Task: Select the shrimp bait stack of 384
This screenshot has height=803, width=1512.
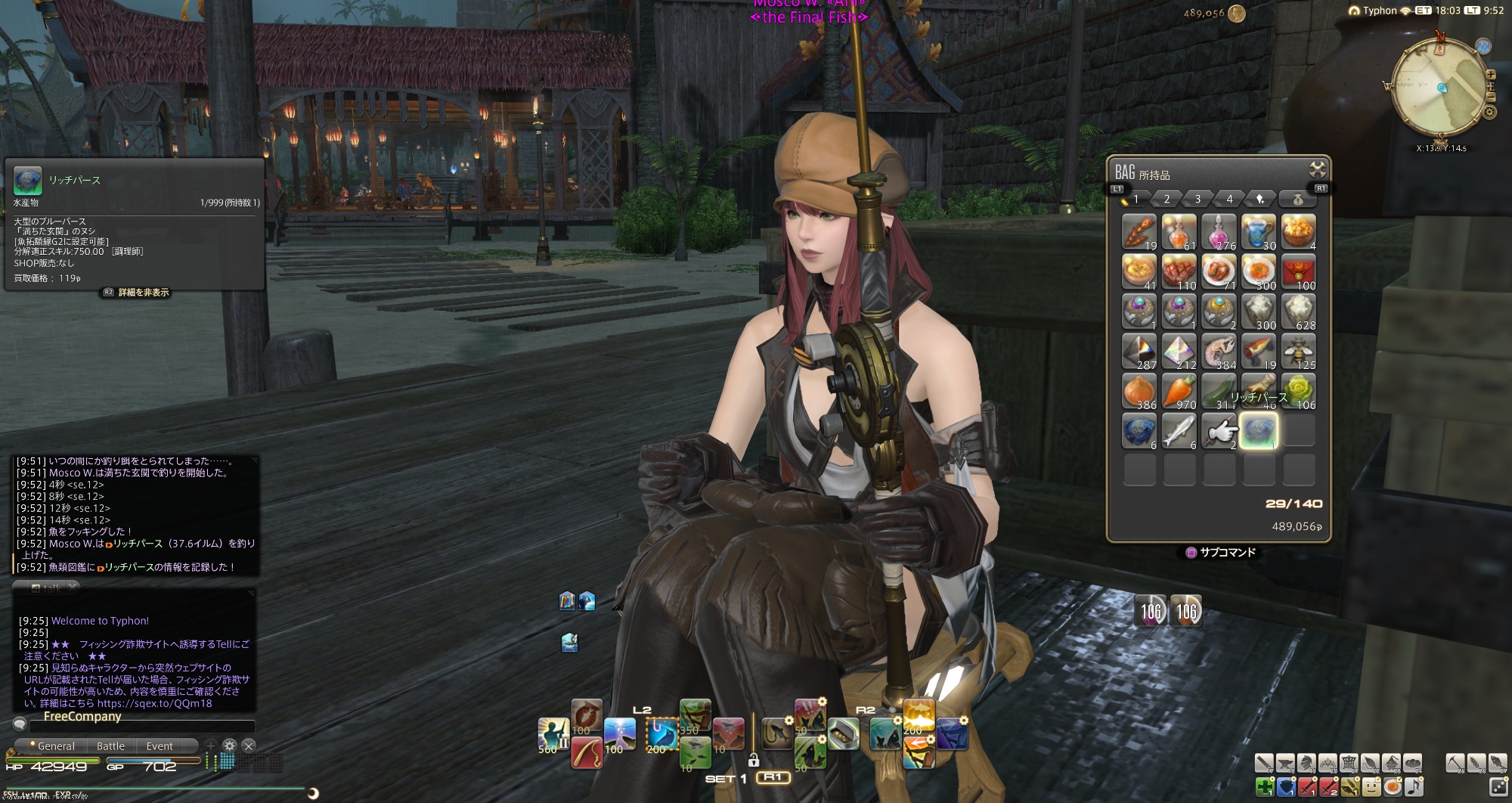Action: coord(1219,351)
